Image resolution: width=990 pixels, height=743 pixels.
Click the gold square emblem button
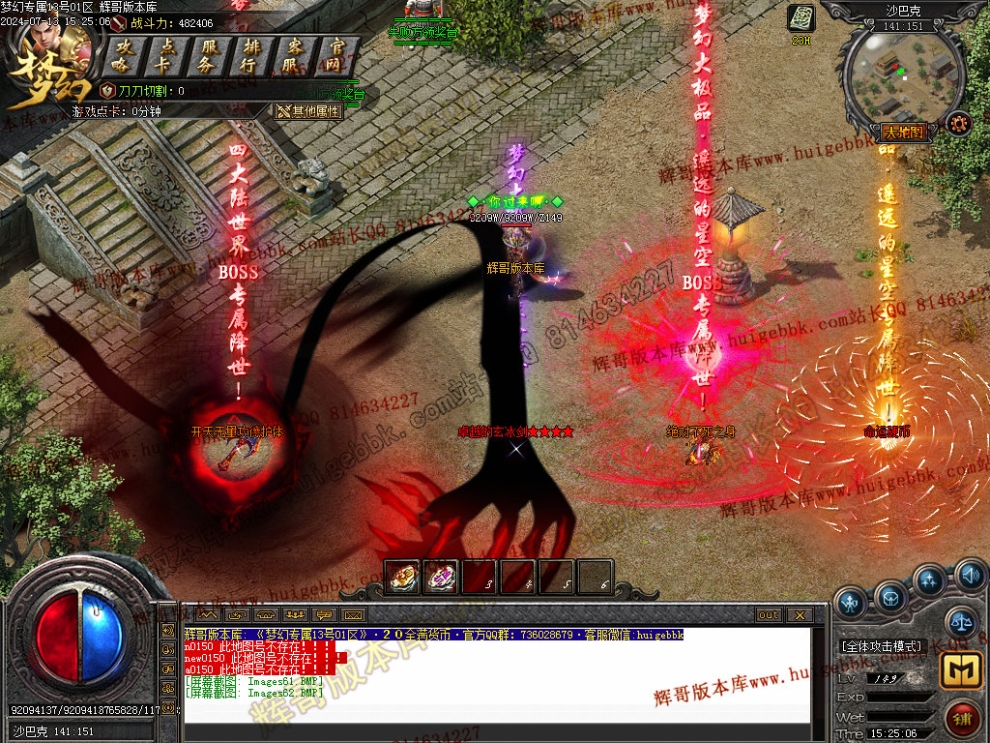(x=960, y=670)
